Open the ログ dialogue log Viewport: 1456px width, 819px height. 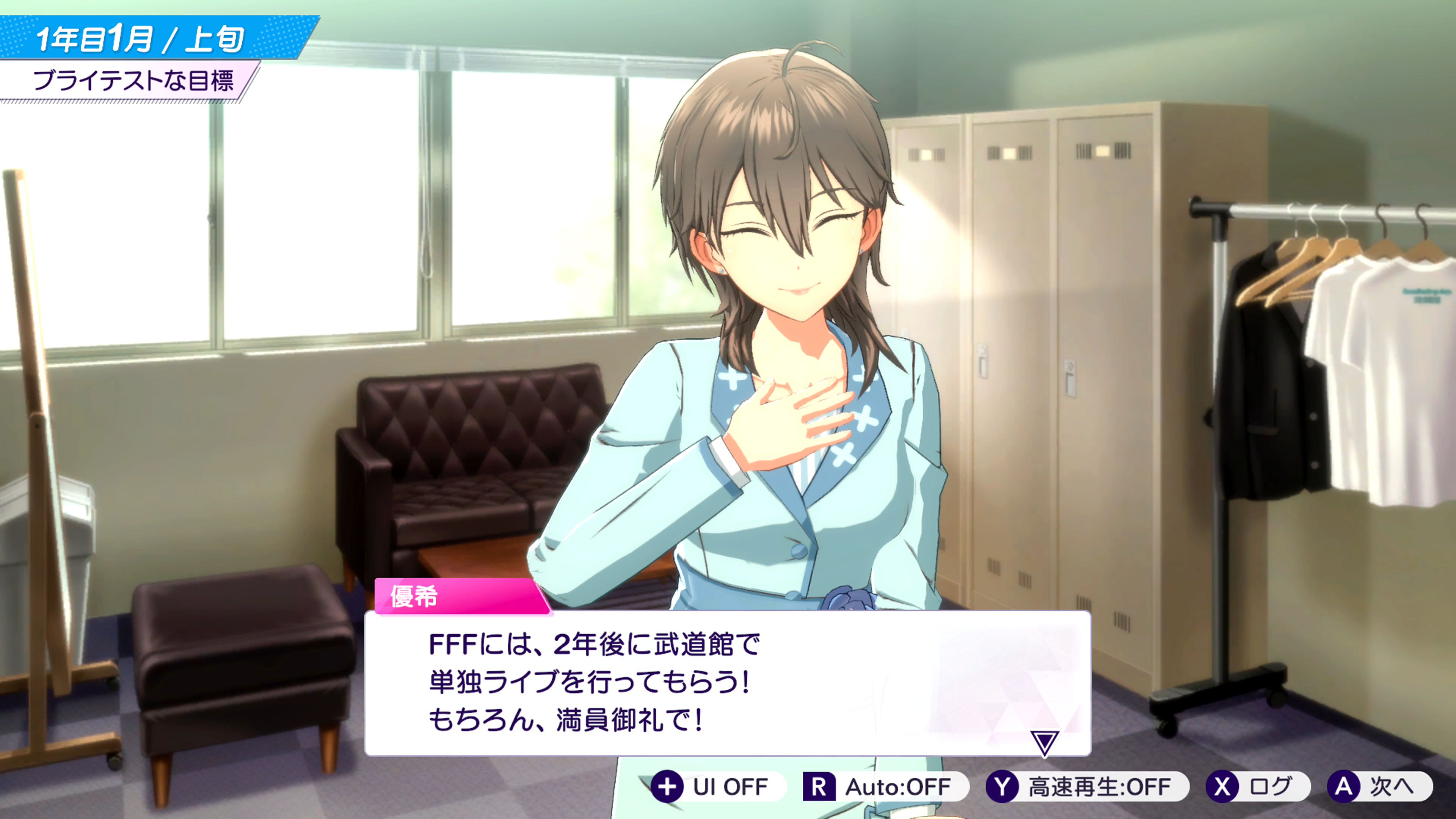click(x=1257, y=786)
